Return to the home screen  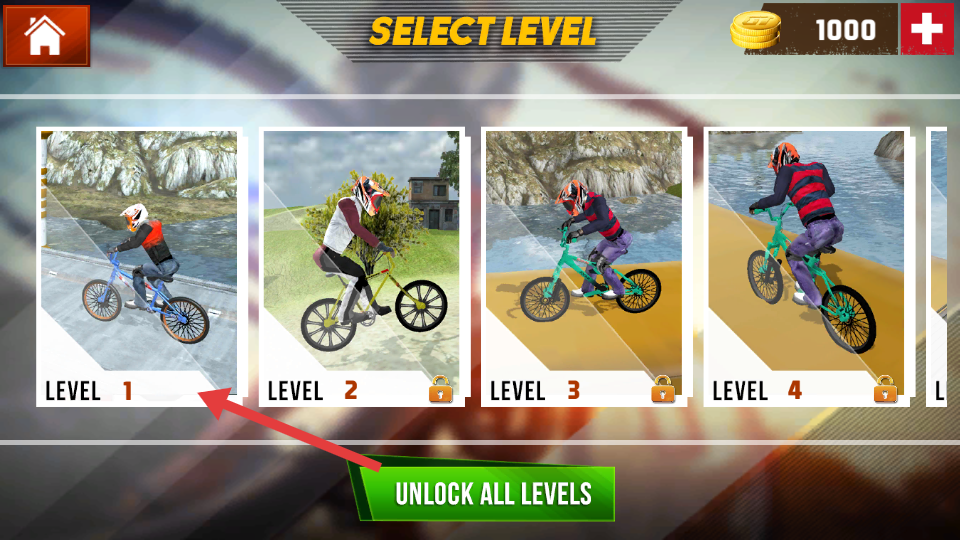[46, 35]
